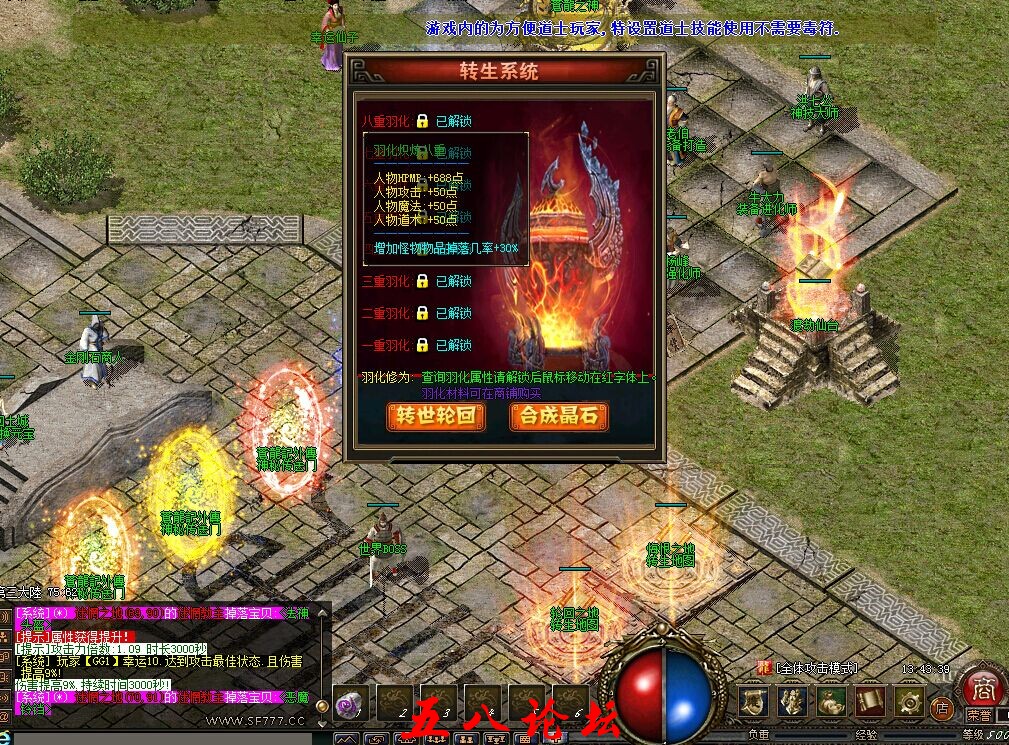
Task: Select the 三重羽化 row
Action: click(x=416, y=281)
